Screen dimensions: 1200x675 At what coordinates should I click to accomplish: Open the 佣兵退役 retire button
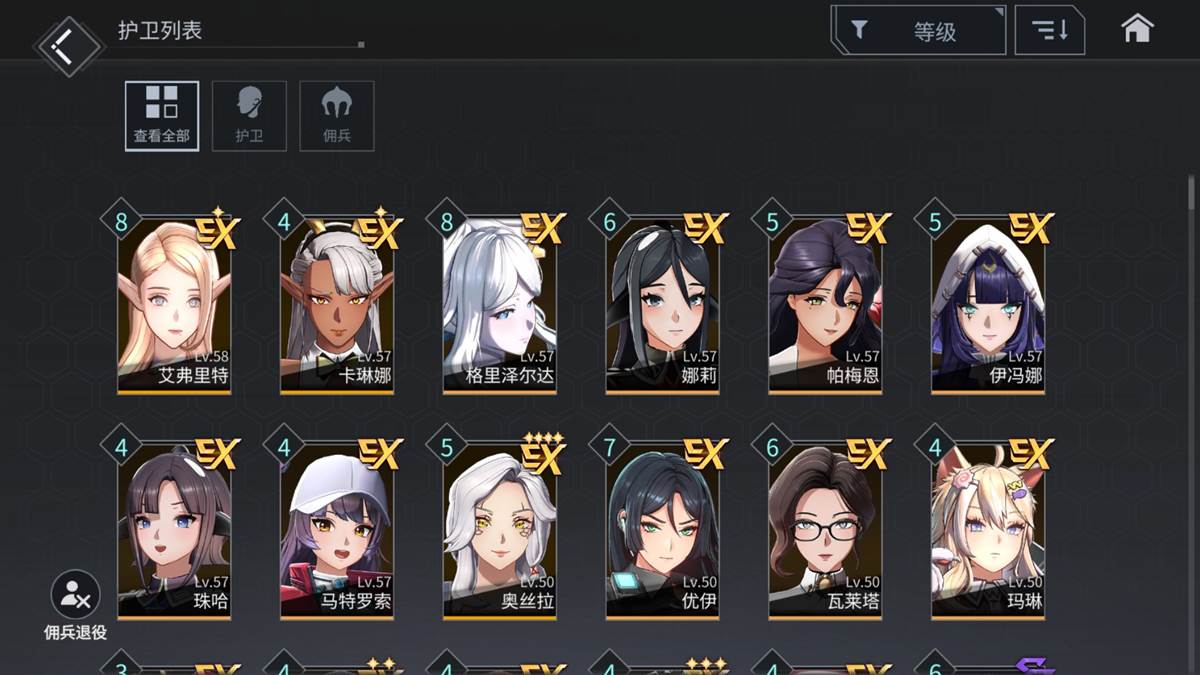(75, 604)
